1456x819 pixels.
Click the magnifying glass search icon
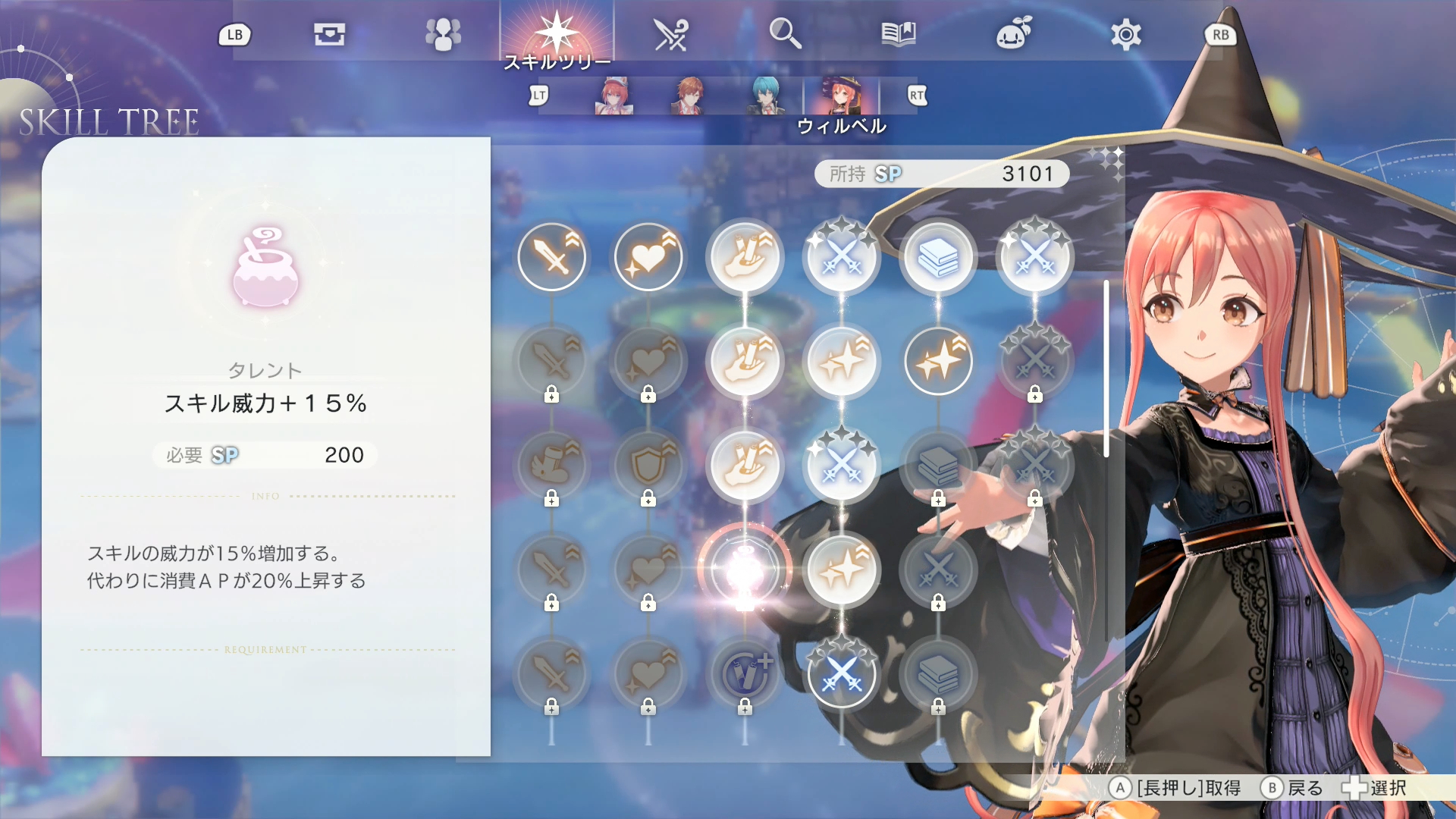coord(786,33)
